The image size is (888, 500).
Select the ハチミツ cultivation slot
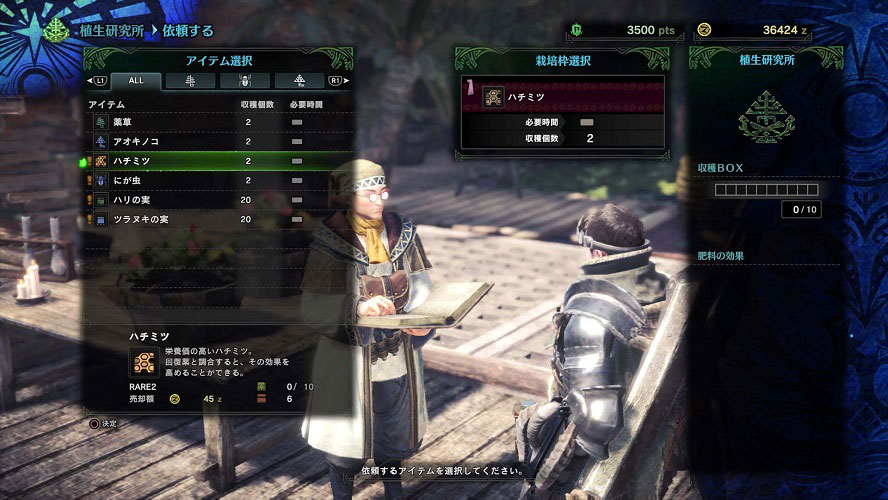(564, 97)
